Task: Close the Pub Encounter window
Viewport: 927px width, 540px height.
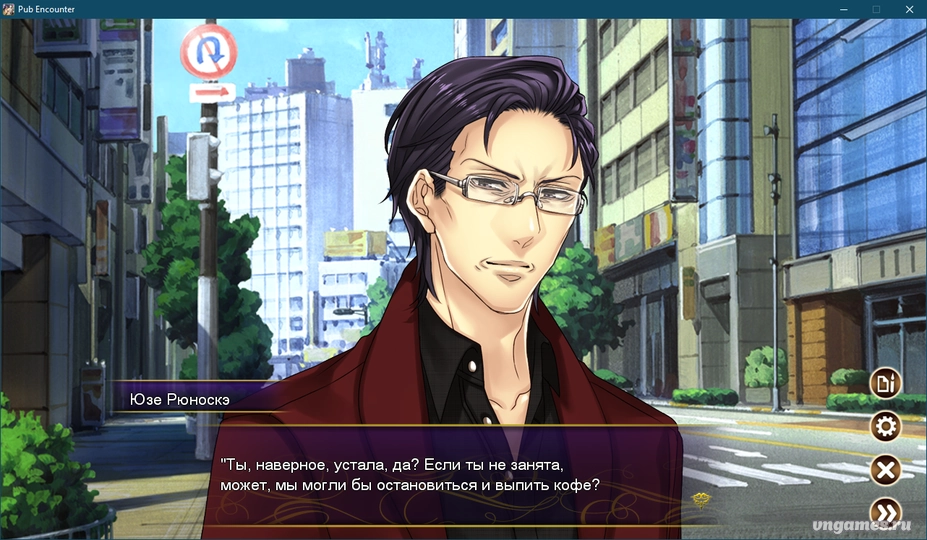Action: click(x=909, y=9)
